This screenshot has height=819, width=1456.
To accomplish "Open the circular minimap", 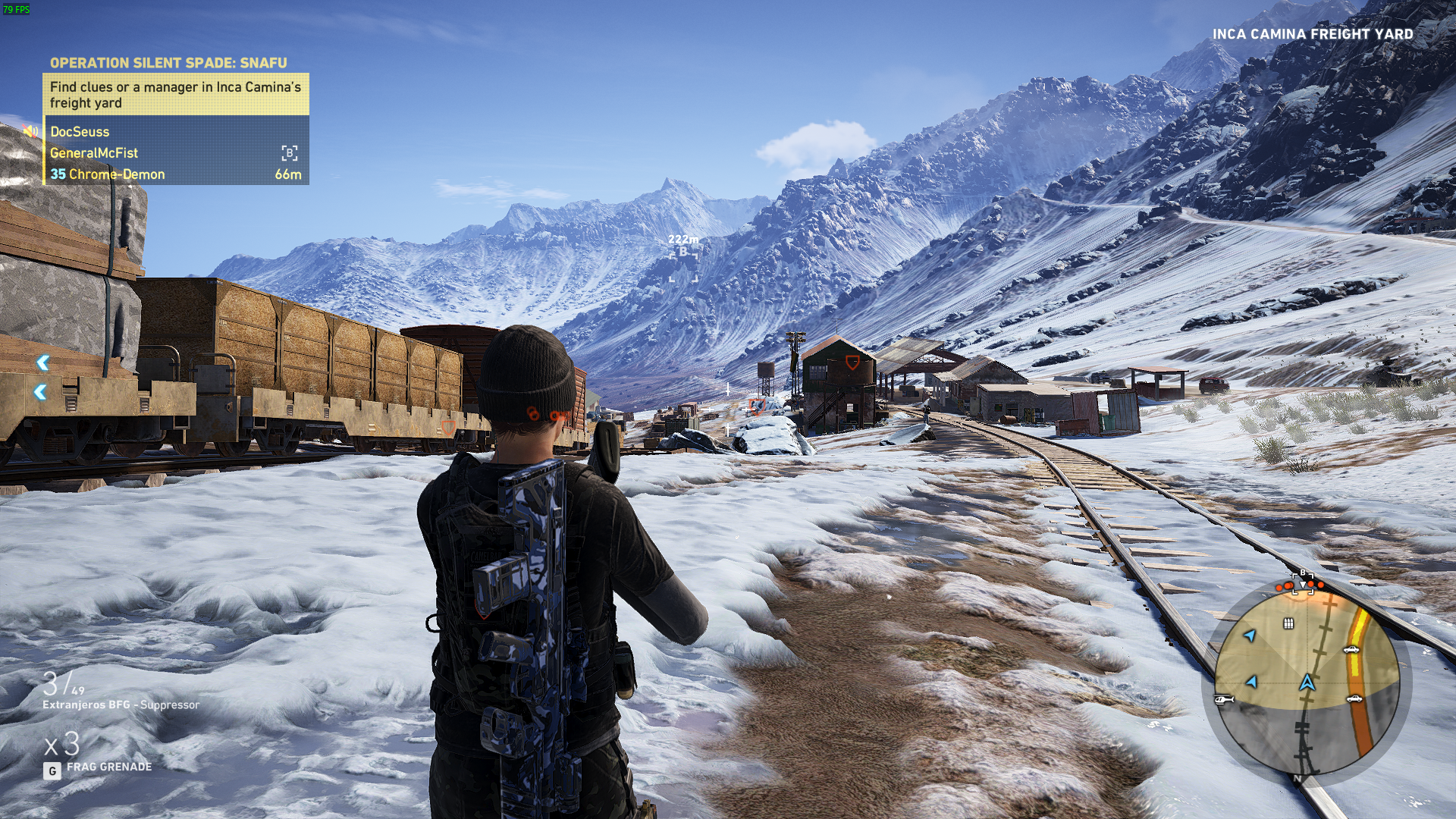I will click(1307, 682).
